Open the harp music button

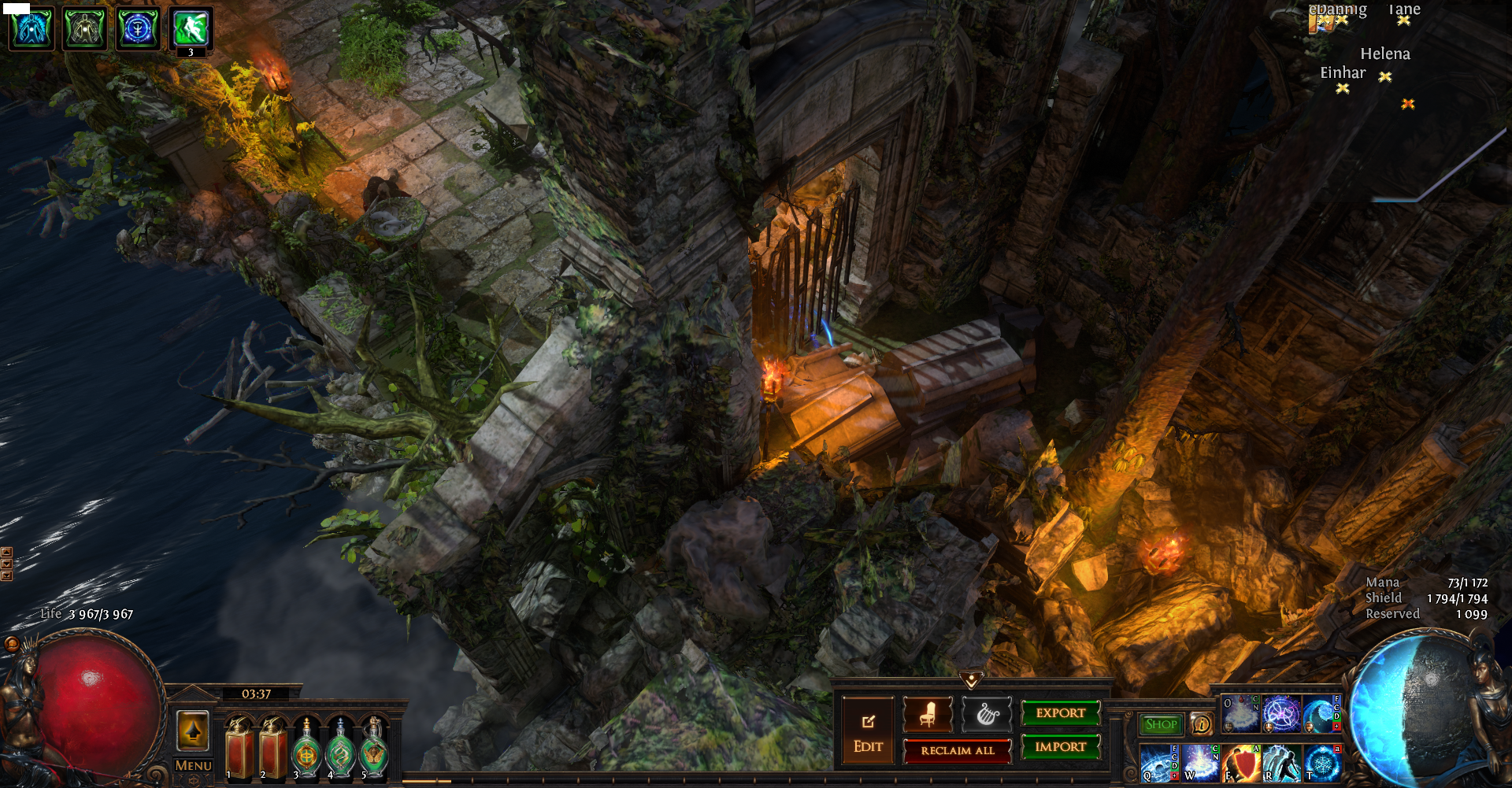[x=986, y=714]
